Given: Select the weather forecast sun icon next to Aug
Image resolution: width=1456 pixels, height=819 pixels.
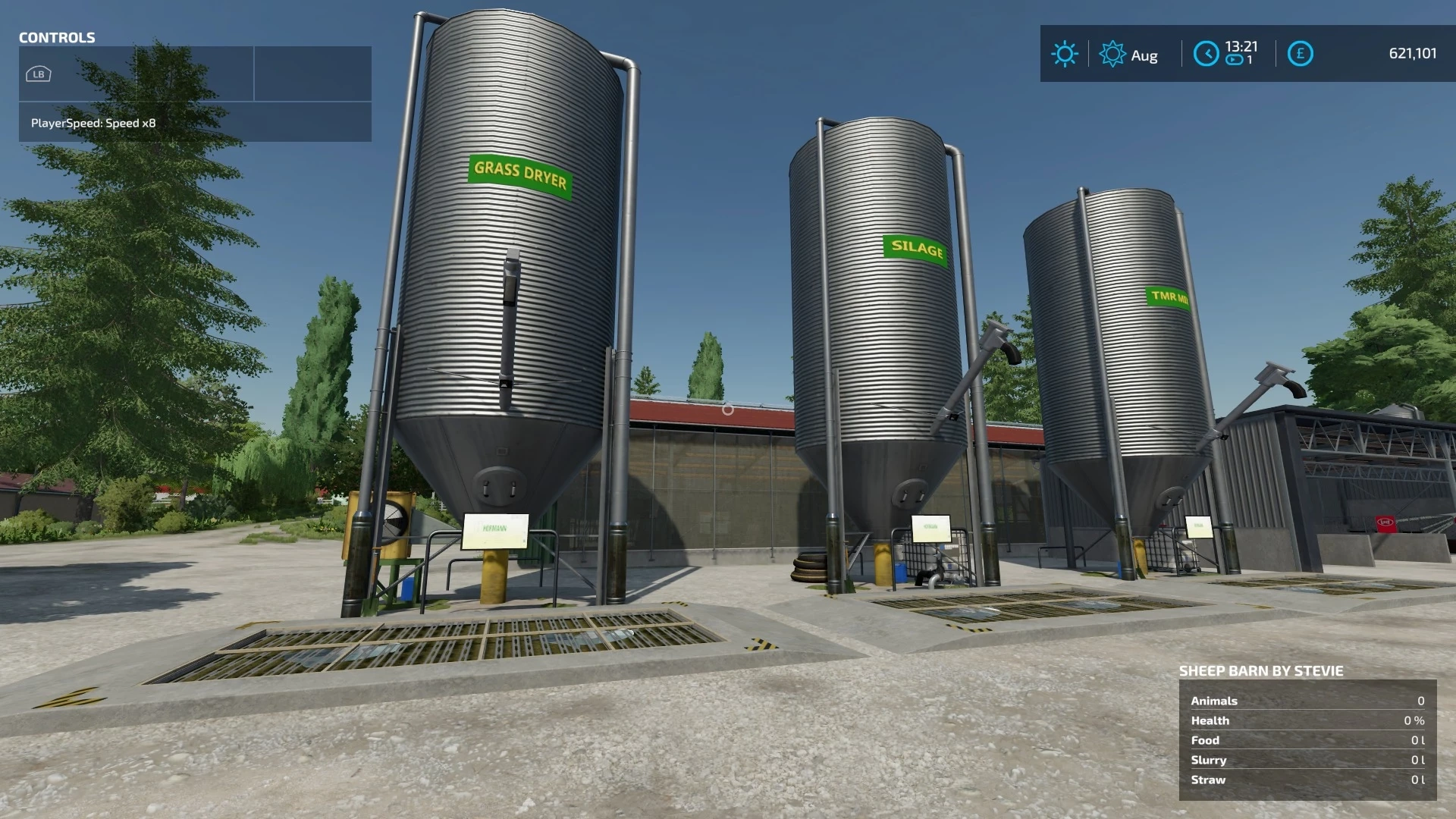Looking at the screenshot, I should pos(1112,54).
